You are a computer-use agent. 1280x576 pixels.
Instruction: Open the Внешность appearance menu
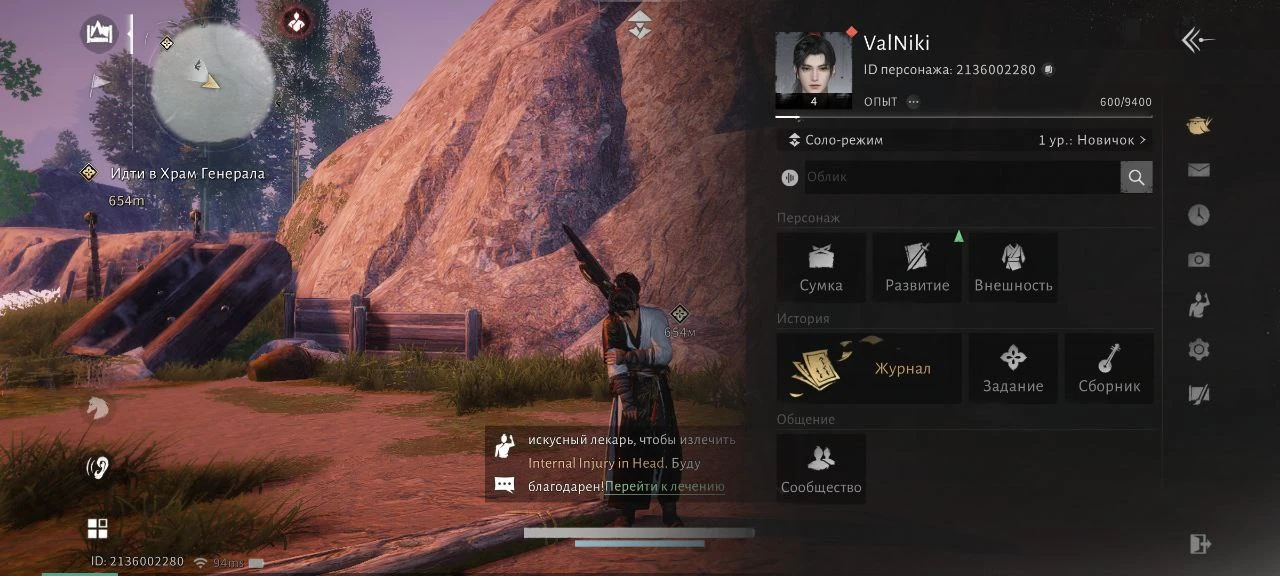[x=1013, y=267]
